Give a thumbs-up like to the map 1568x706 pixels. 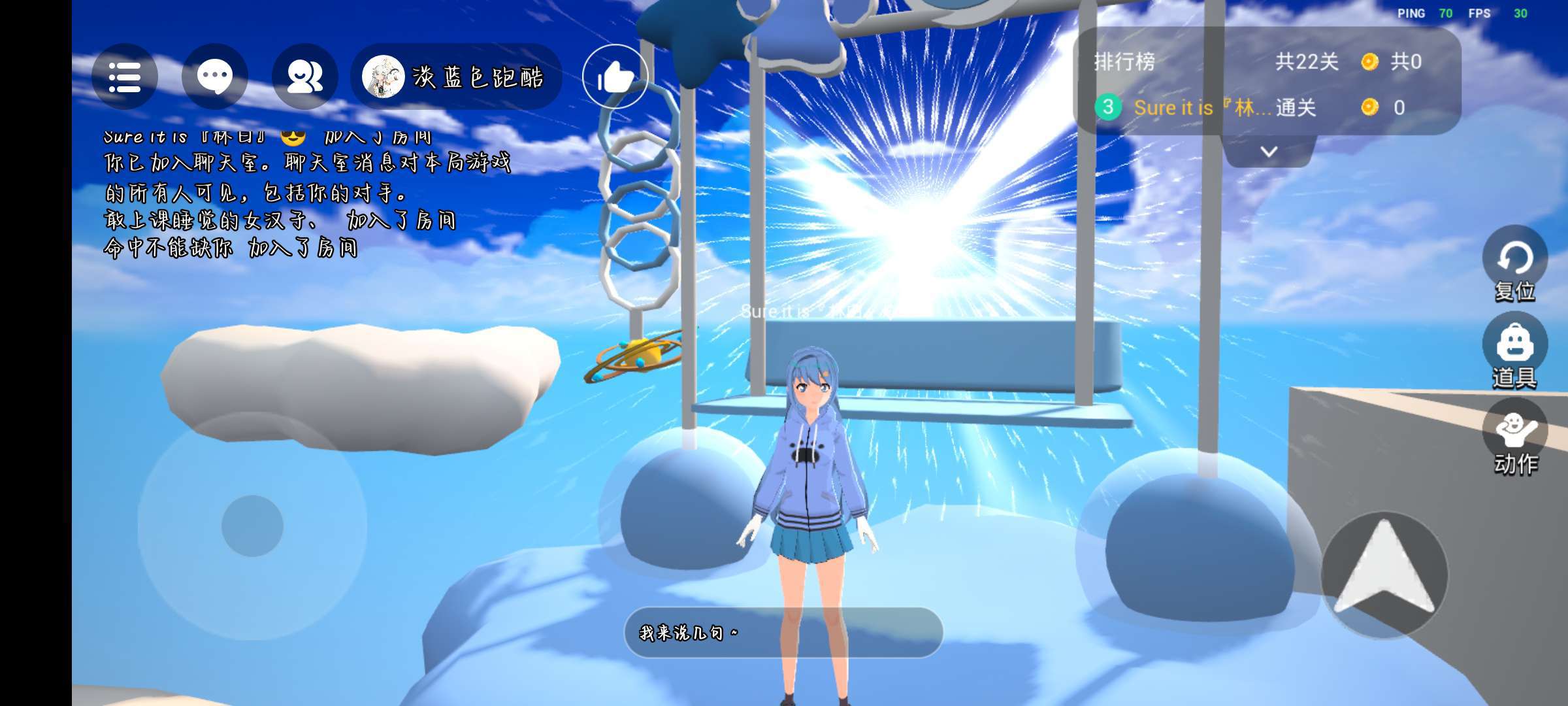pos(615,77)
